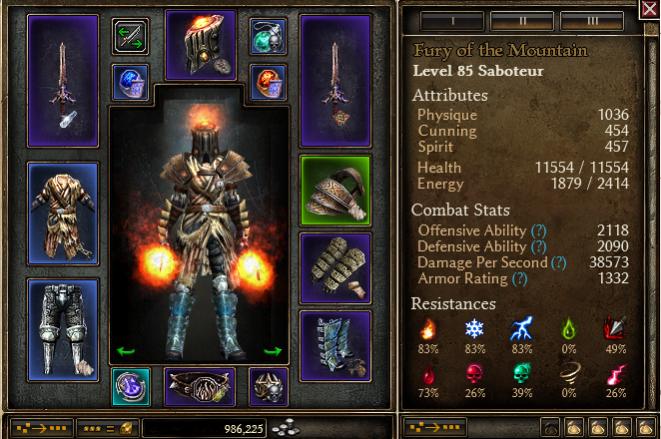Choose the boots equipment slot
Screen dimensions: 661x439
pos(335,346)
